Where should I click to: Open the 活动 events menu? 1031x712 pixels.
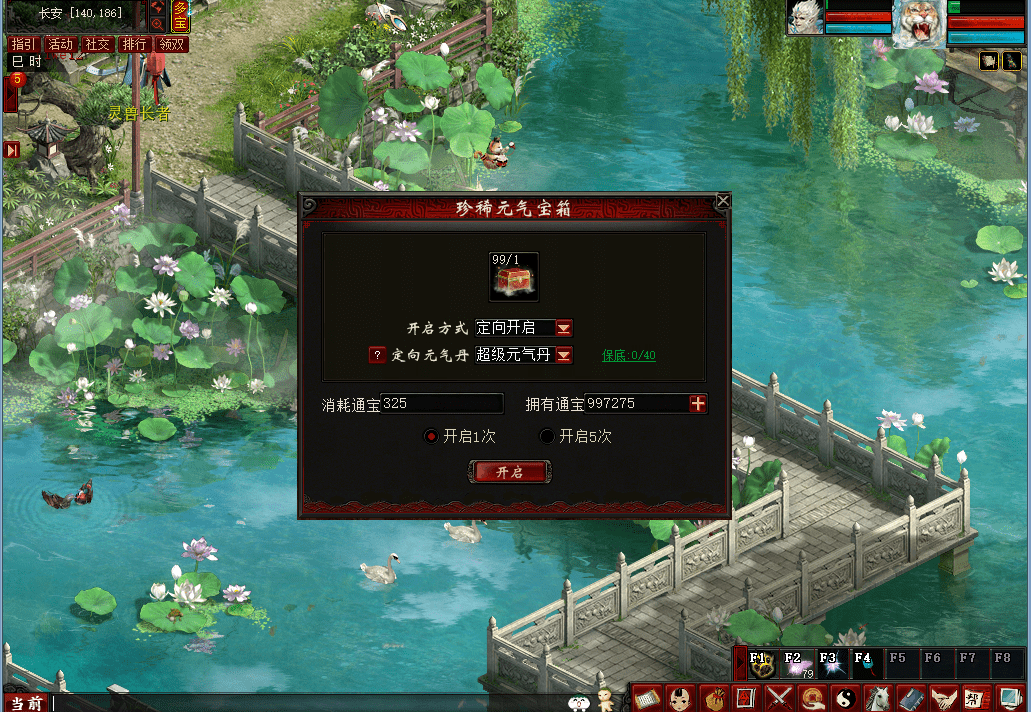tap(61, 44)
